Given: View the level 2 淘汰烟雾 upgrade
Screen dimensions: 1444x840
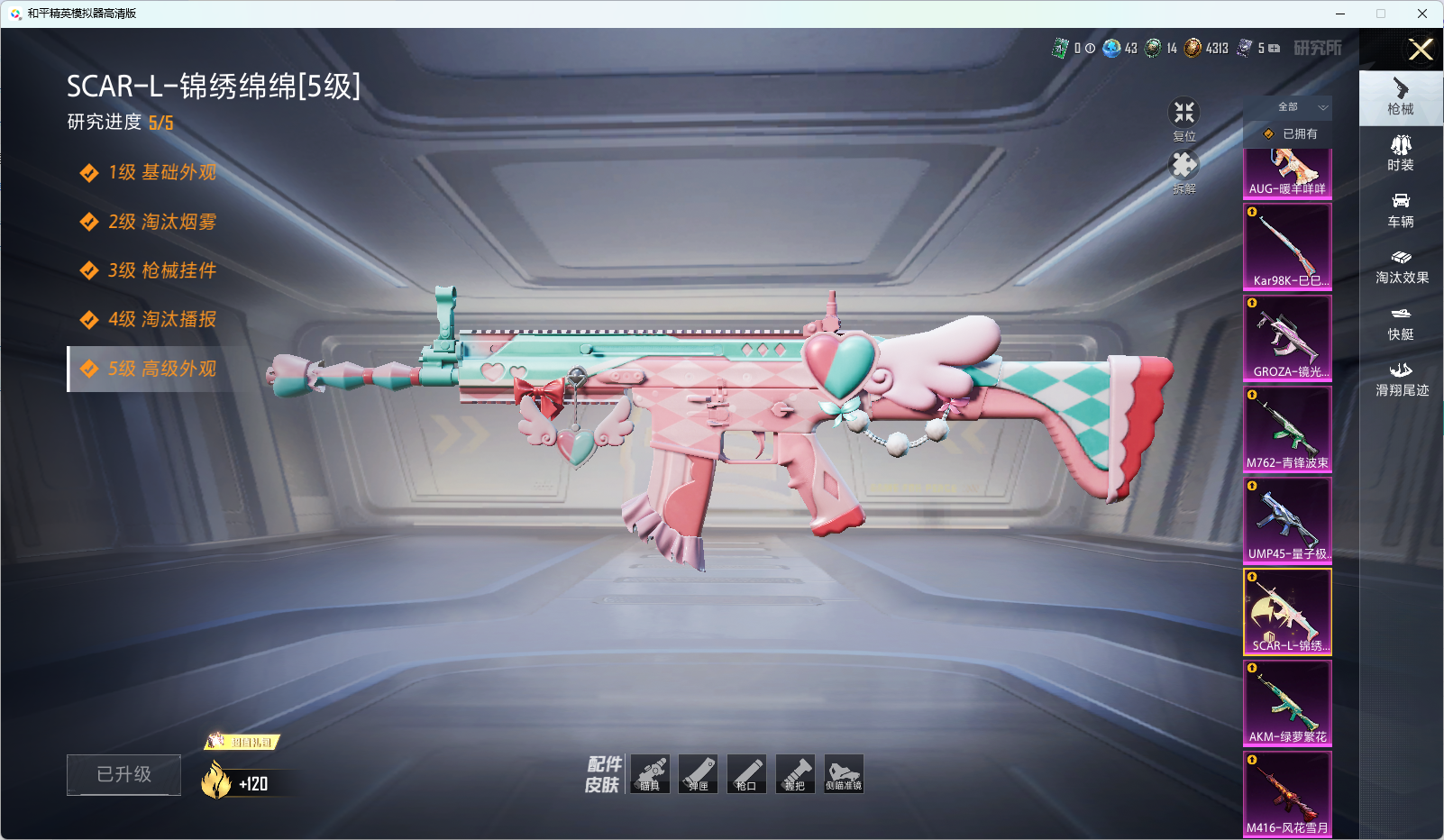Looking at the screenshot, I should 162,222.
